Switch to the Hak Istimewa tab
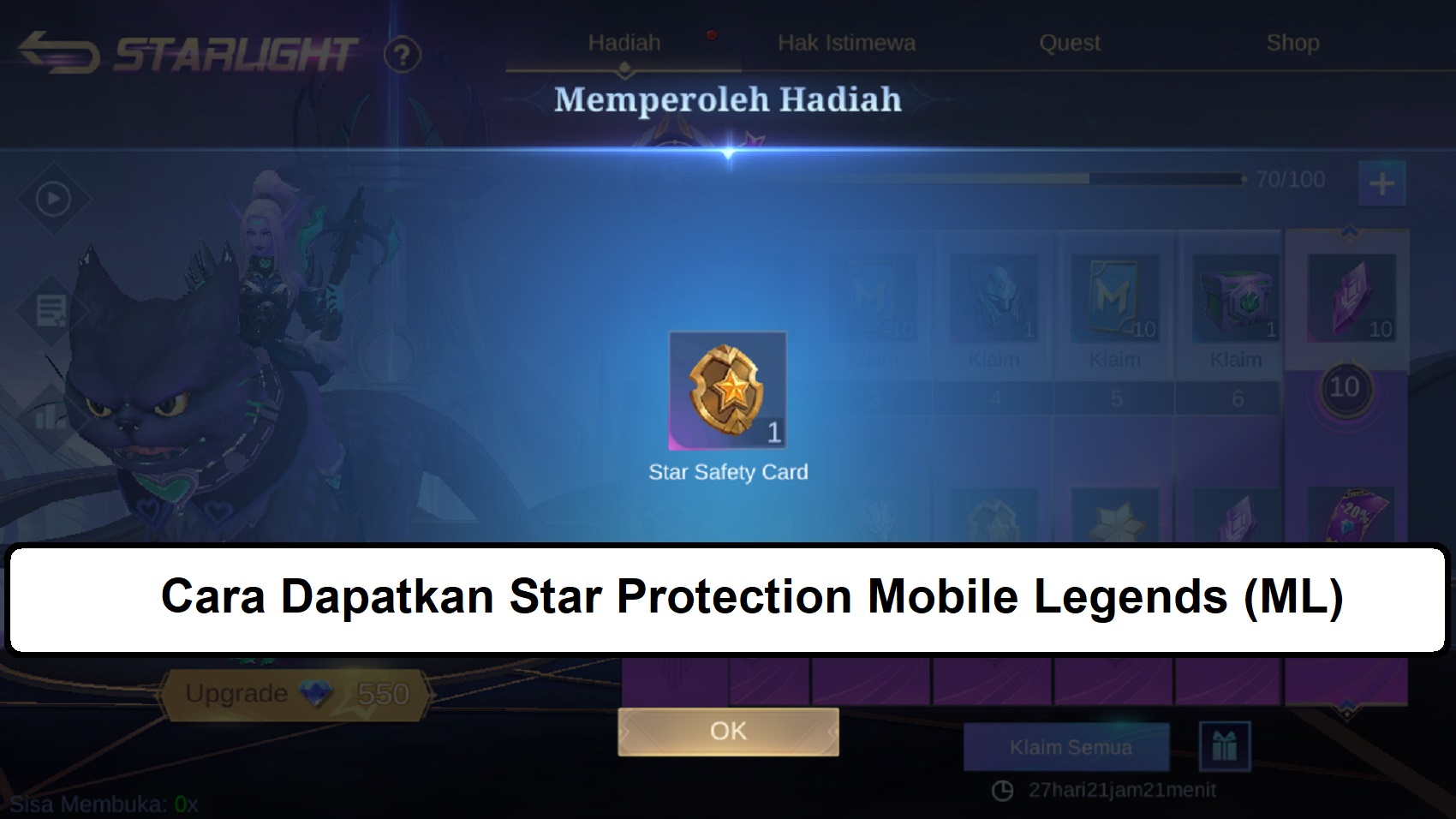This screenshot has height=819, width=1456. [848, 41]
